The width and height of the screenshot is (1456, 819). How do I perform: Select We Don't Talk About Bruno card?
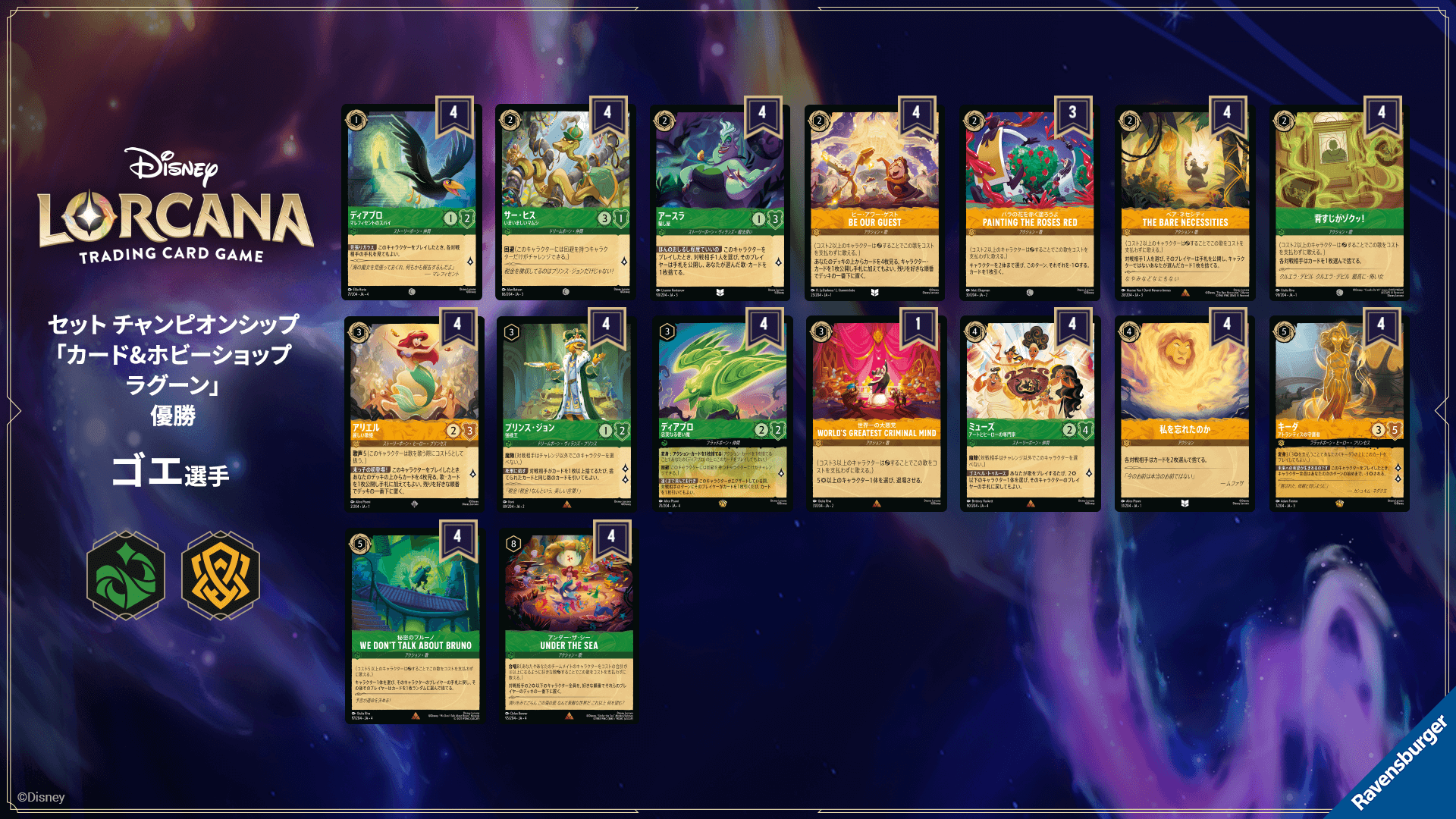415,626
